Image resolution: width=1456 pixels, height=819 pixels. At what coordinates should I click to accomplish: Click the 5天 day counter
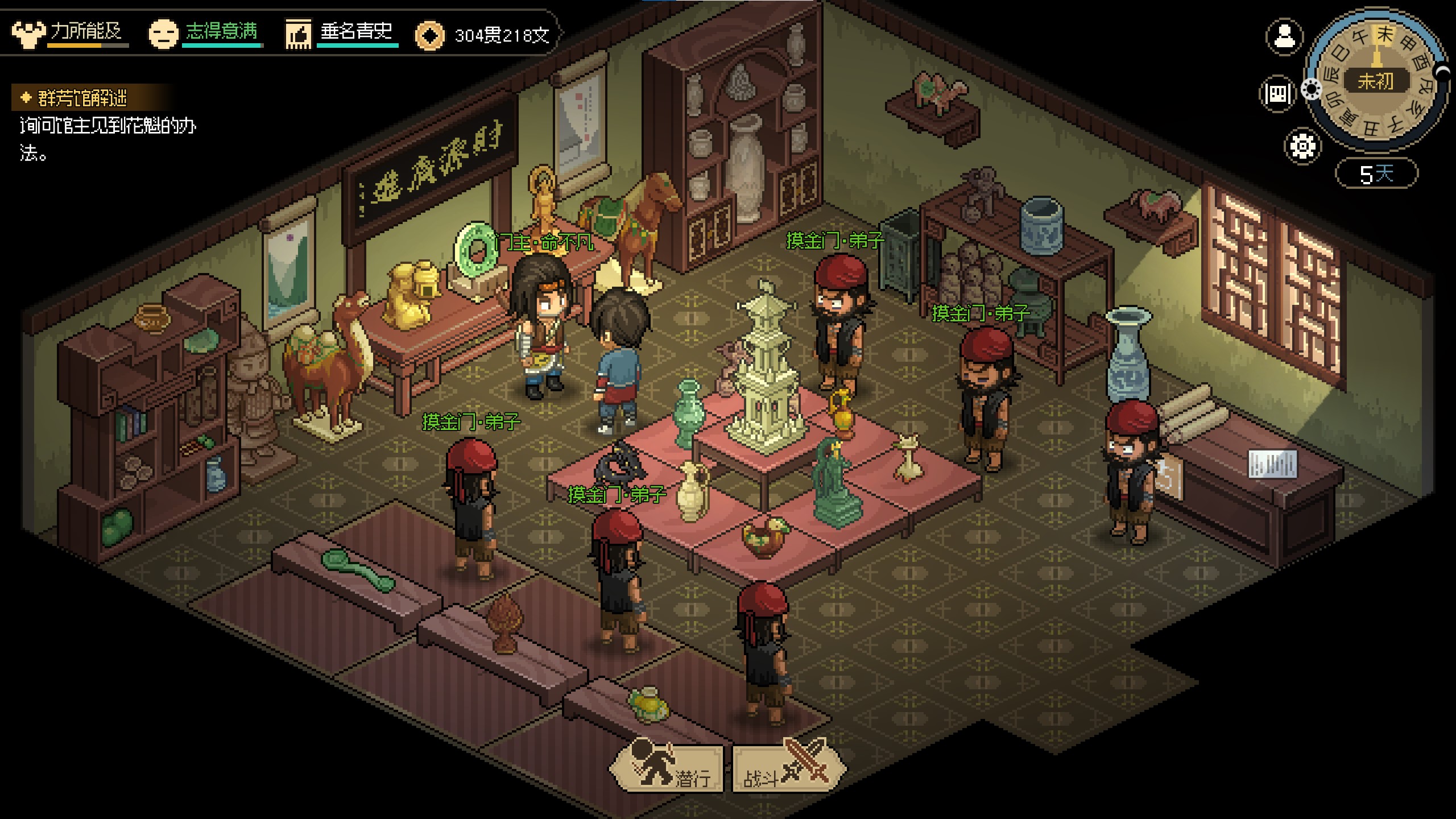1376,173
